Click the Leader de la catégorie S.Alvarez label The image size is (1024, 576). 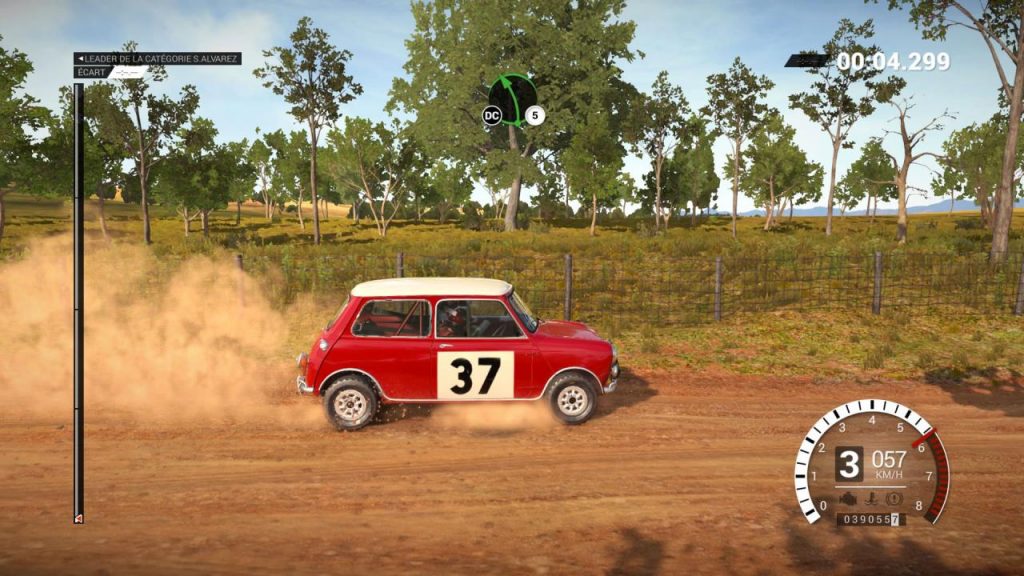coord(158,59)
